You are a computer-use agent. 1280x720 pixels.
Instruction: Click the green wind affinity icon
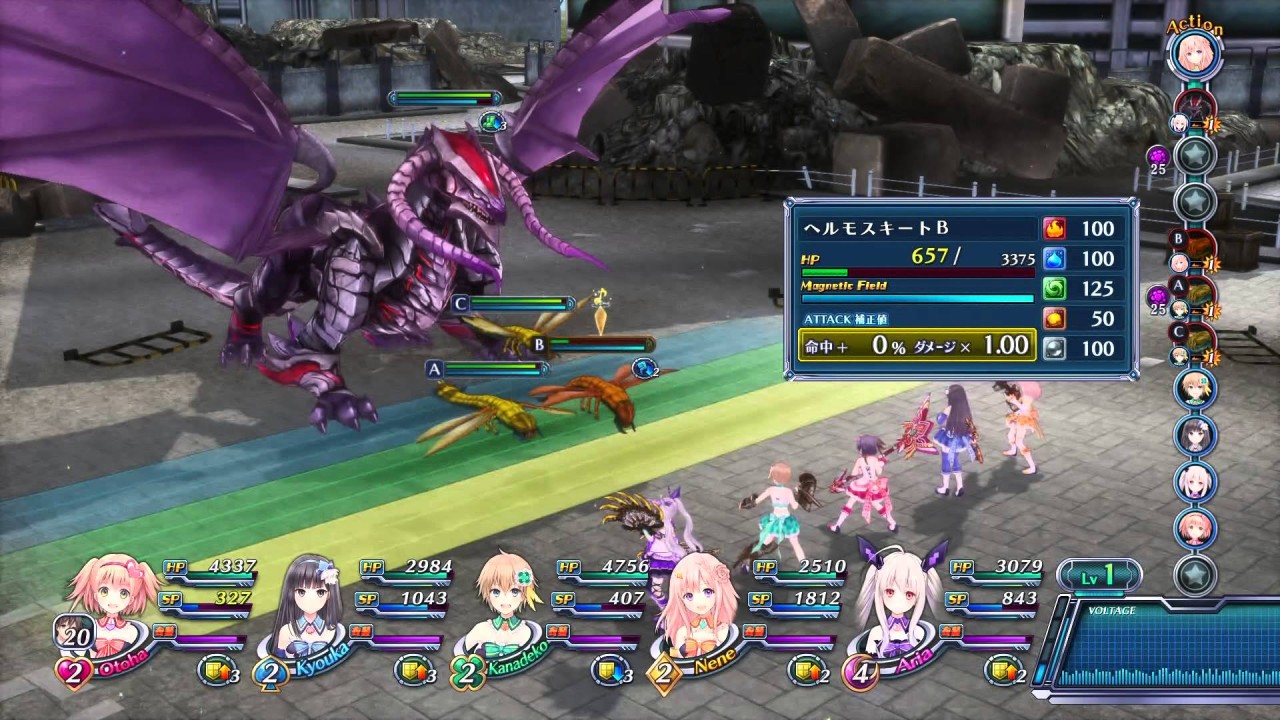[1054, 289]
